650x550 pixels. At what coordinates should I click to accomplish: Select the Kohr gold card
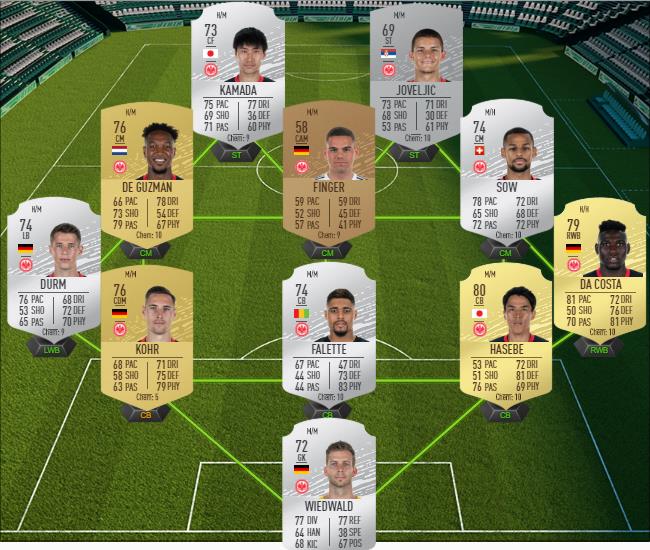click(x=147, y=335)
